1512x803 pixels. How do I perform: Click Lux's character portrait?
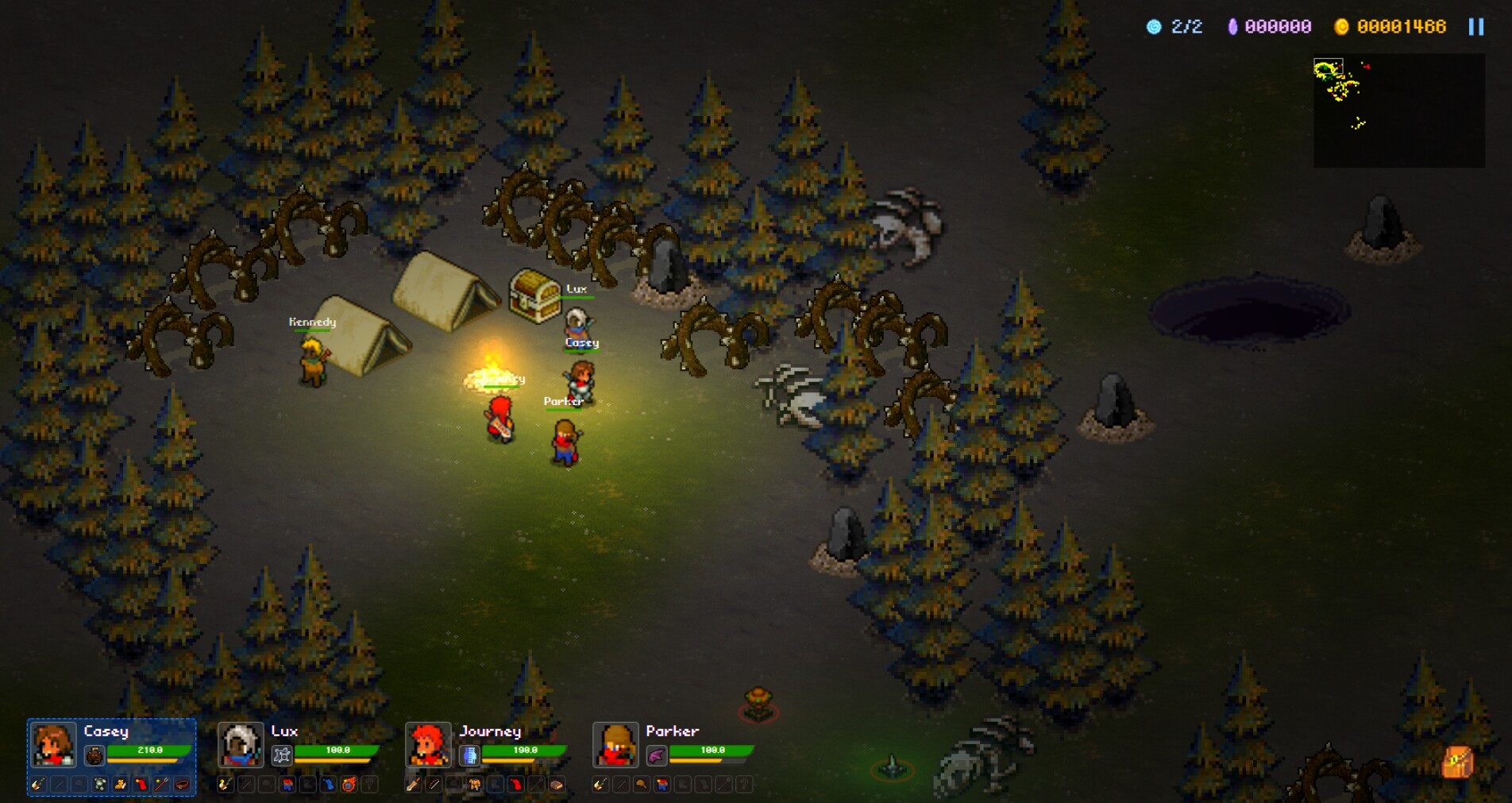click(240, 745)
